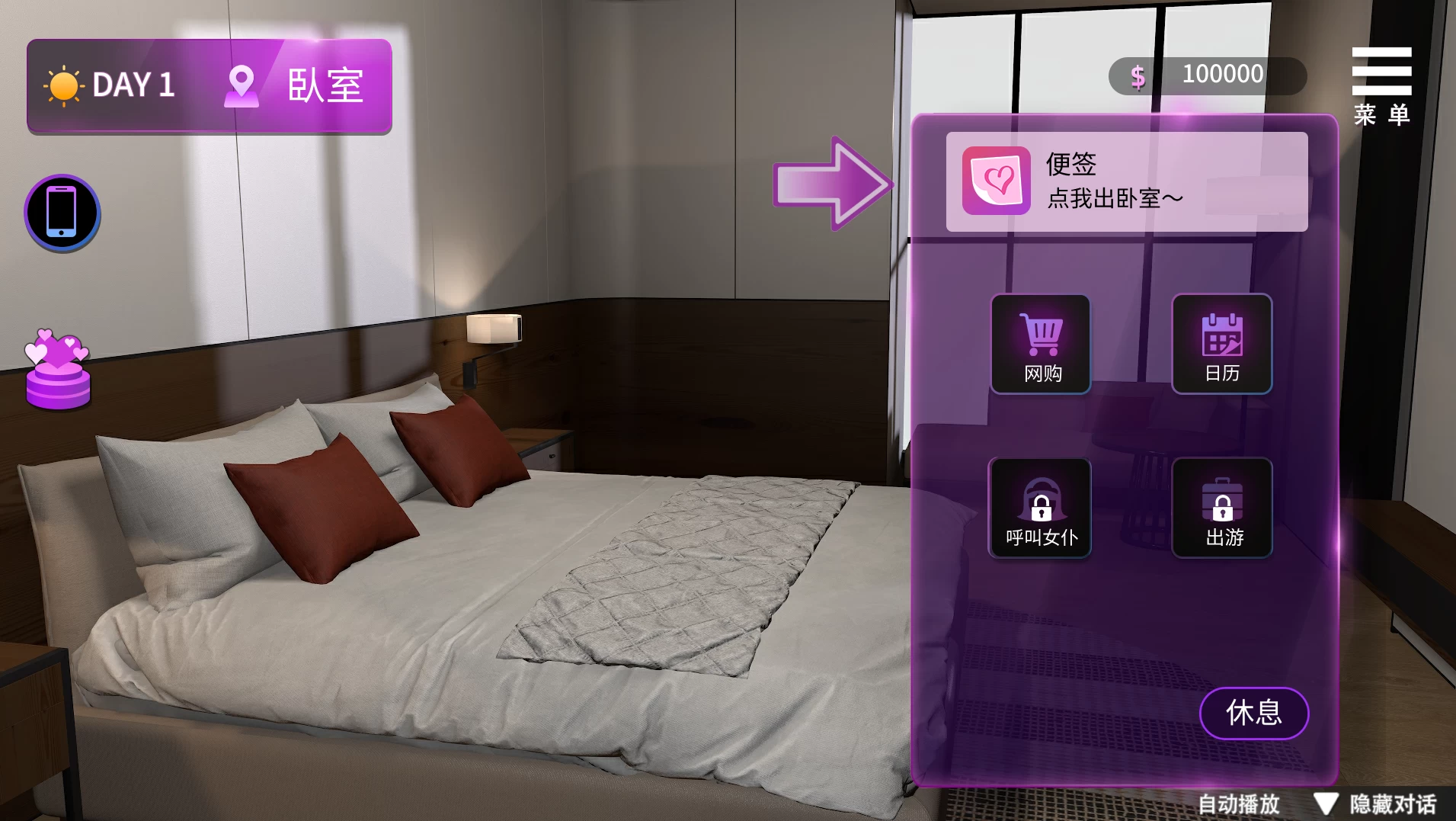1456x821 pixels.
Task: Click the location pin next to 卧室
Action: click(x=242, y=85)
